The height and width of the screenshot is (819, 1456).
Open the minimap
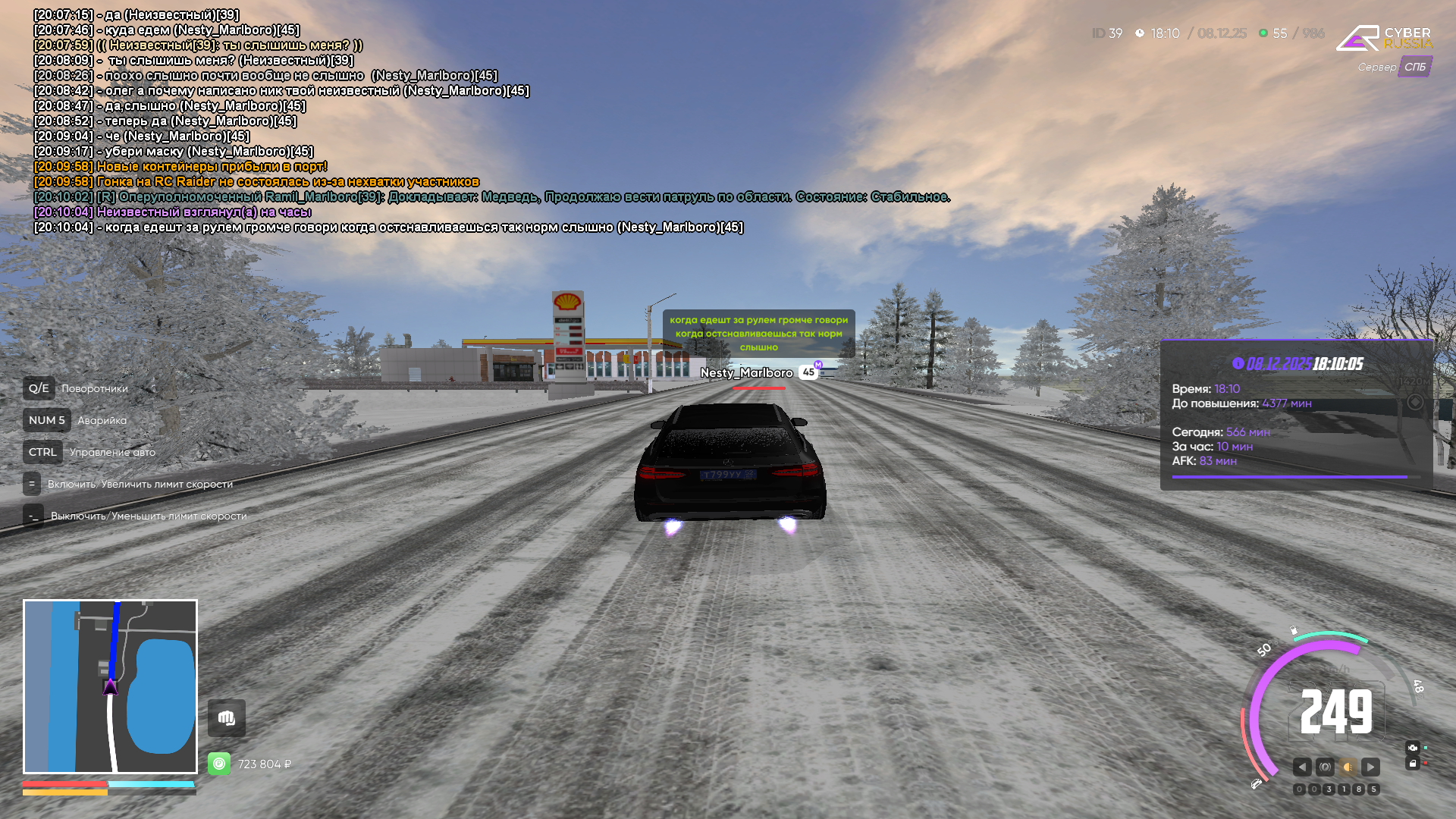point(110,686)
